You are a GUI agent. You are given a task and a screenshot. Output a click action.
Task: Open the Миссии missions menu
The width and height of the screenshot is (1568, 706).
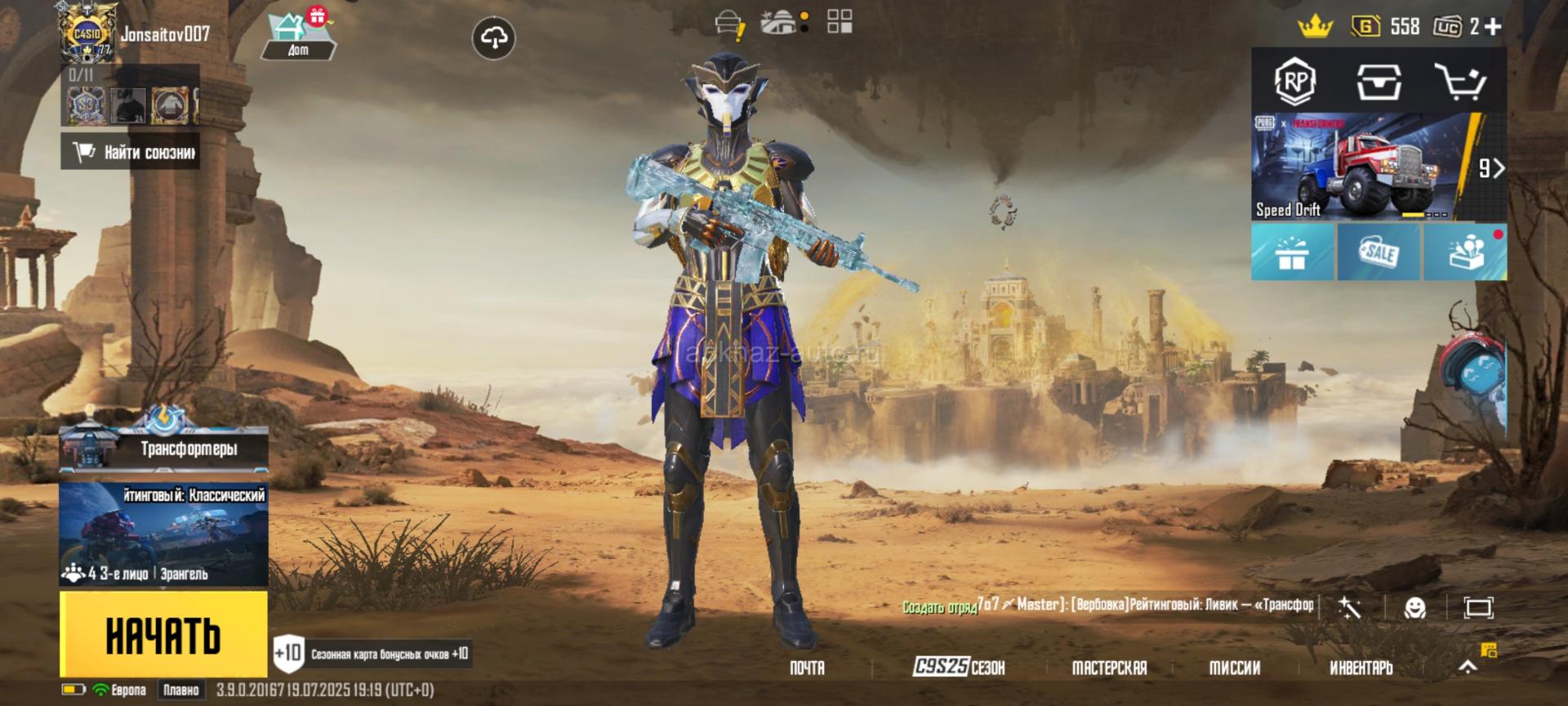(1234, 668)
